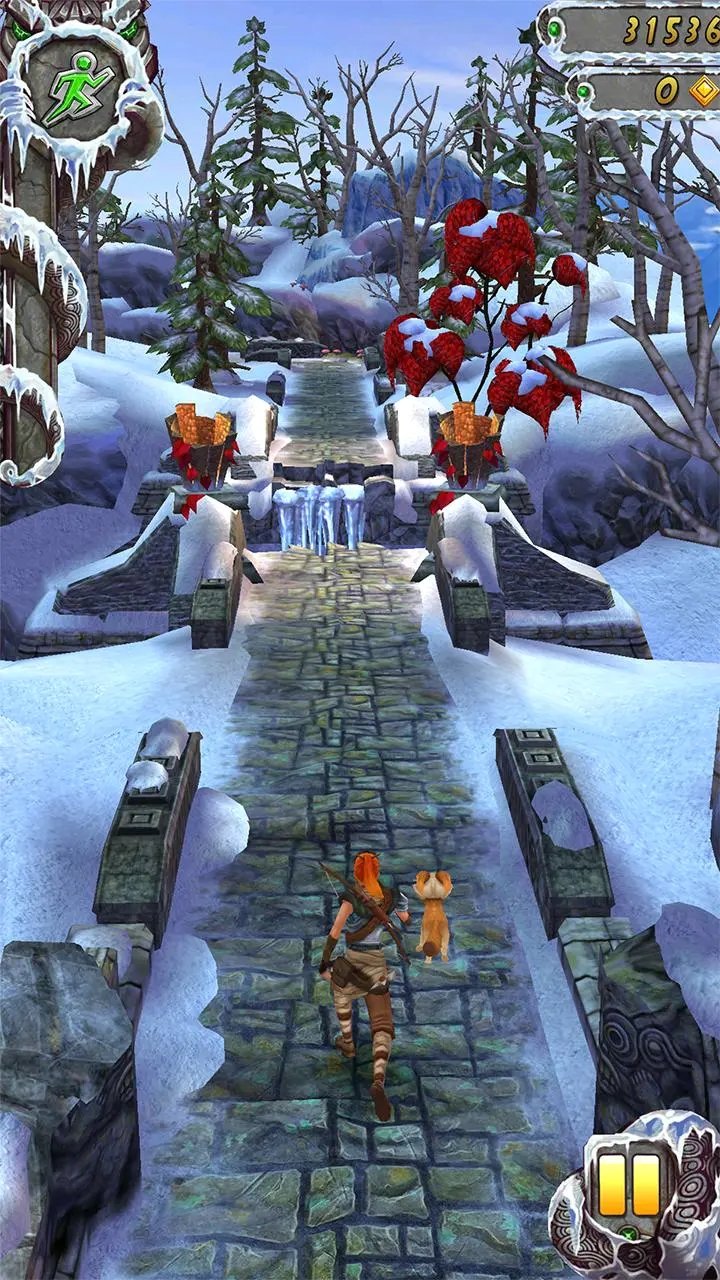Pause the game with the yellow pause button
This screenshot has width=720, height=1280.
pos(630,1184)
